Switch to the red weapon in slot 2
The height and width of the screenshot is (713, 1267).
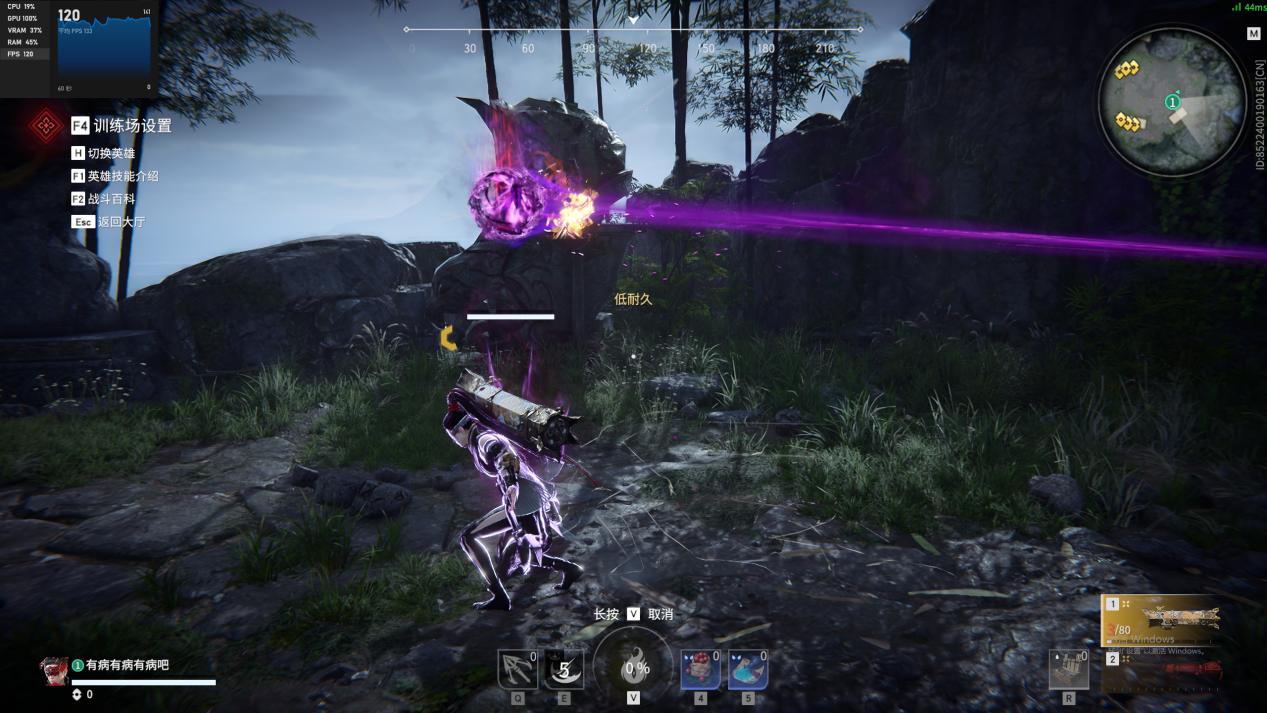click(1164, 670)
